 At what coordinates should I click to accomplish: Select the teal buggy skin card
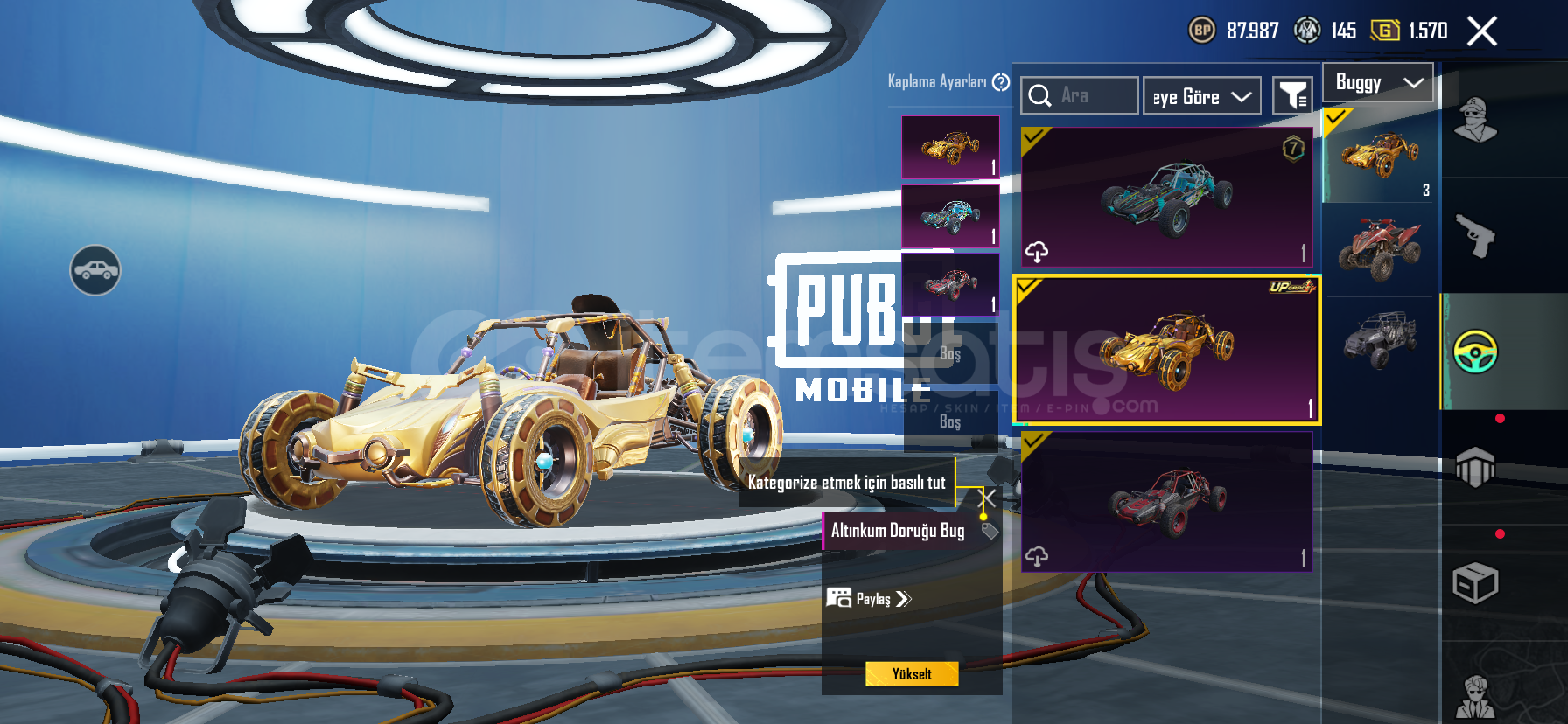click(1166, 197)
